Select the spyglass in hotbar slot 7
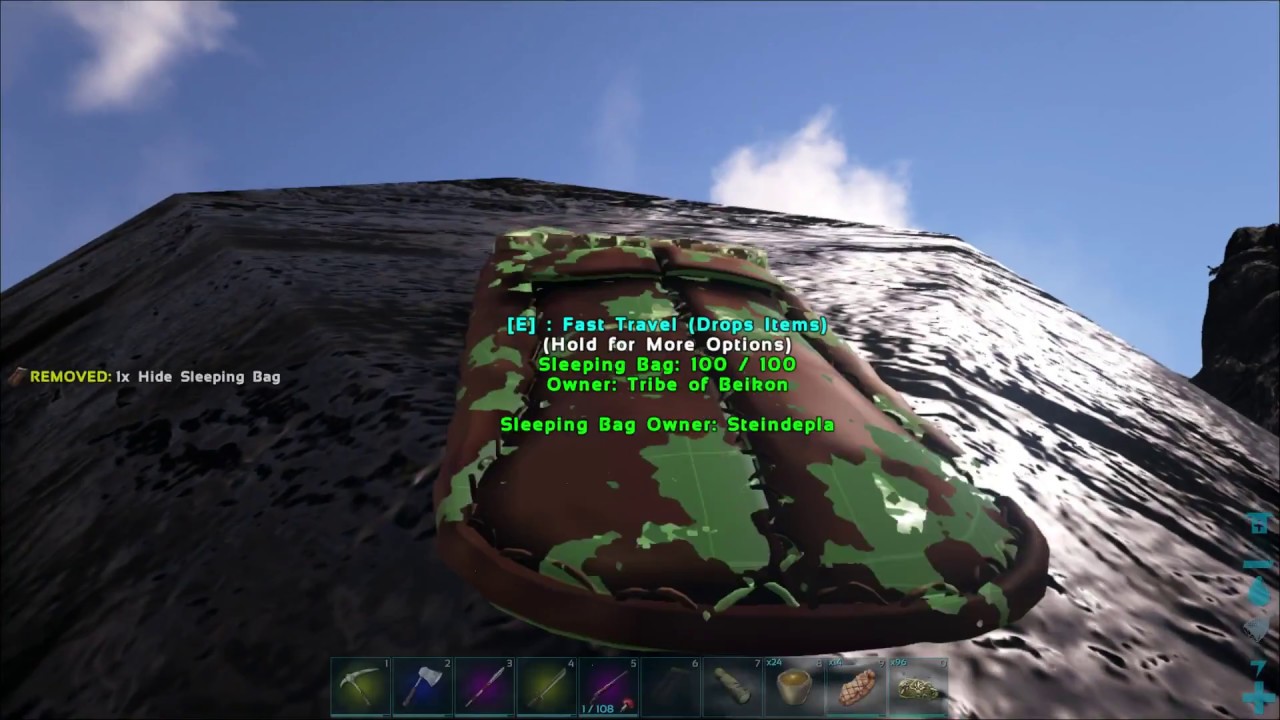The width and height of the screenshot is (1280, 720). [732, 685]
